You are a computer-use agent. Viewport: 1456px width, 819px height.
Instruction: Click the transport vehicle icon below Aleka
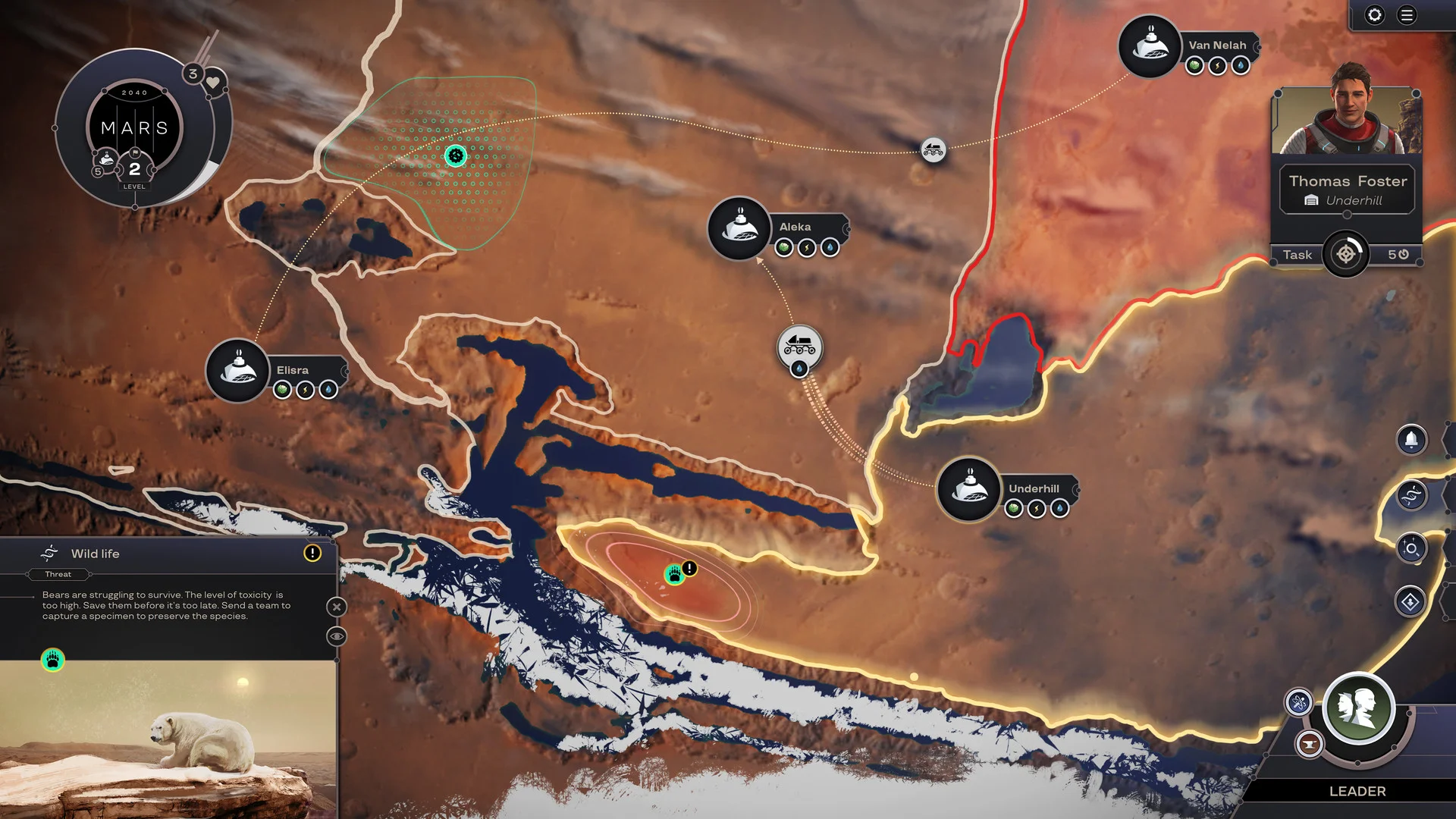point(800,346)
